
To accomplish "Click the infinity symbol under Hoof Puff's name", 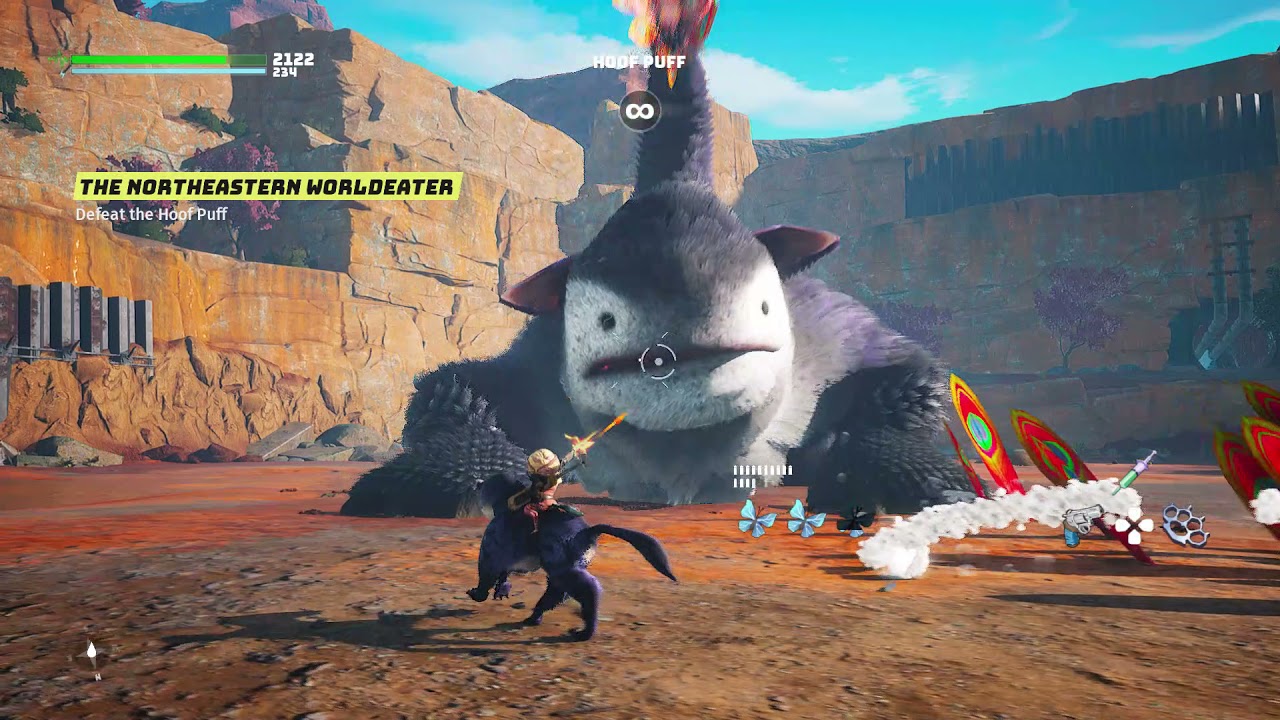I will (639, 111).
